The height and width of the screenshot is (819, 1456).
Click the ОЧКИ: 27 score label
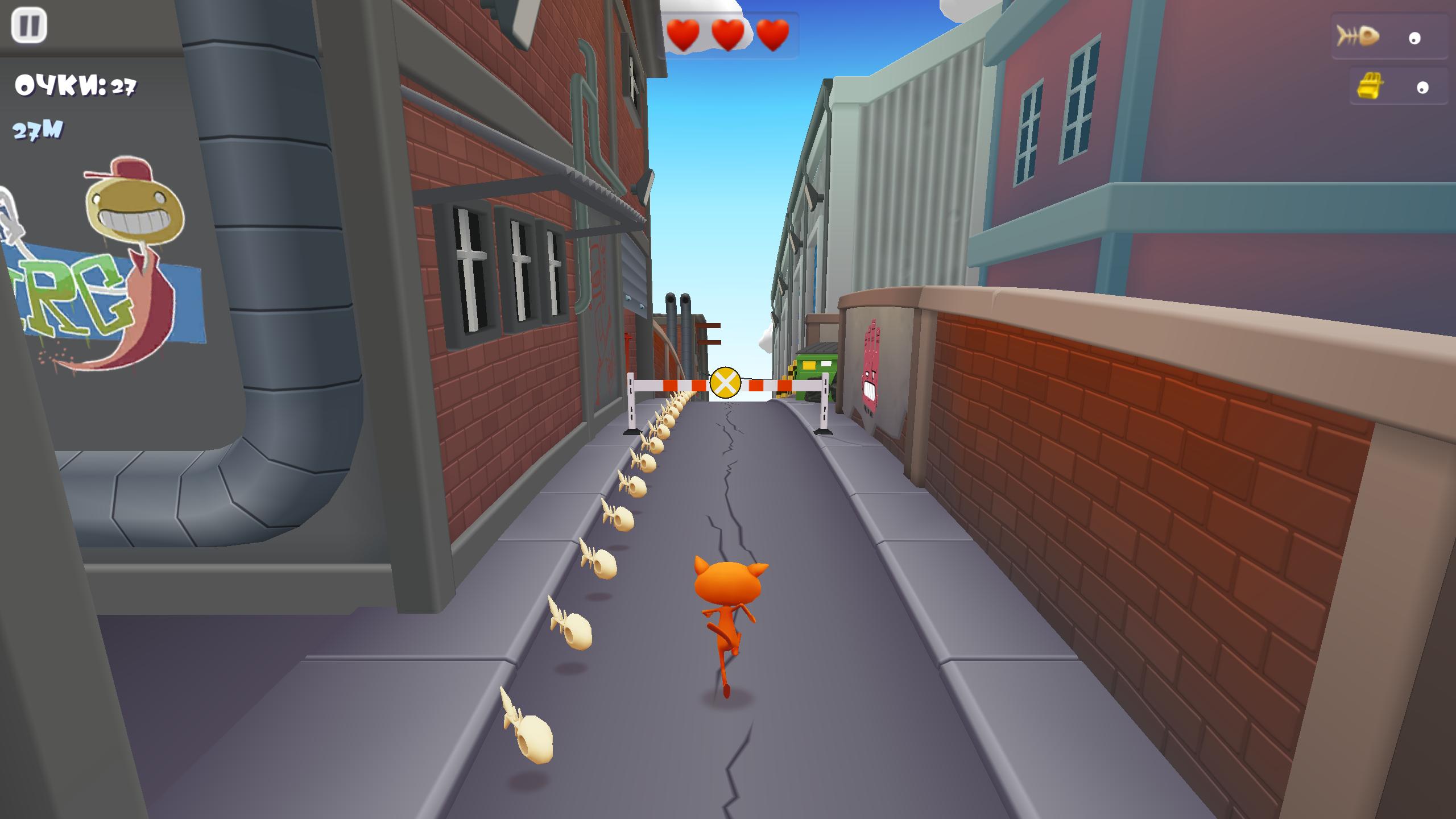(x=75, y=85)
